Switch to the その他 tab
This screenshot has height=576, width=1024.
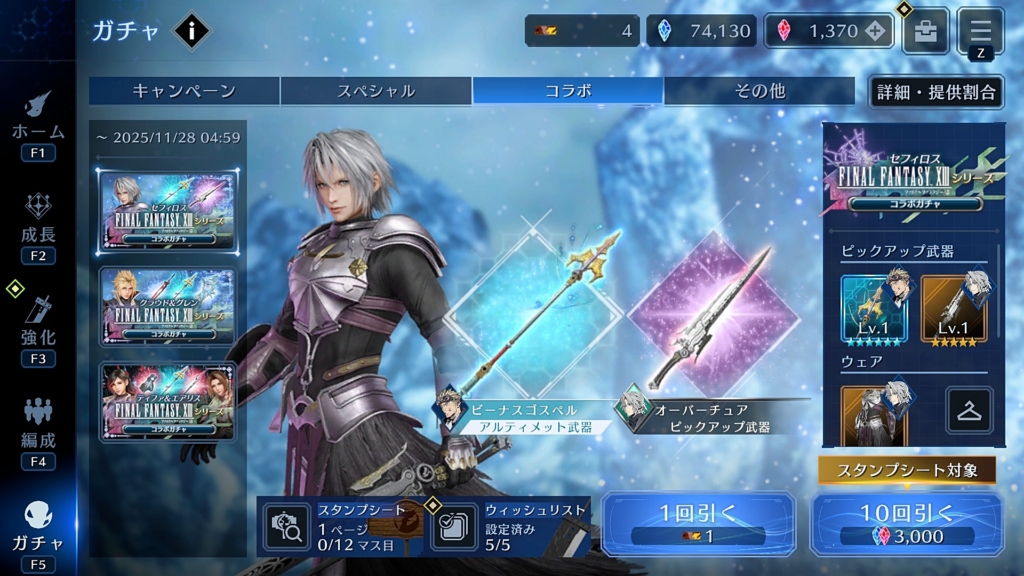(759, 91)
